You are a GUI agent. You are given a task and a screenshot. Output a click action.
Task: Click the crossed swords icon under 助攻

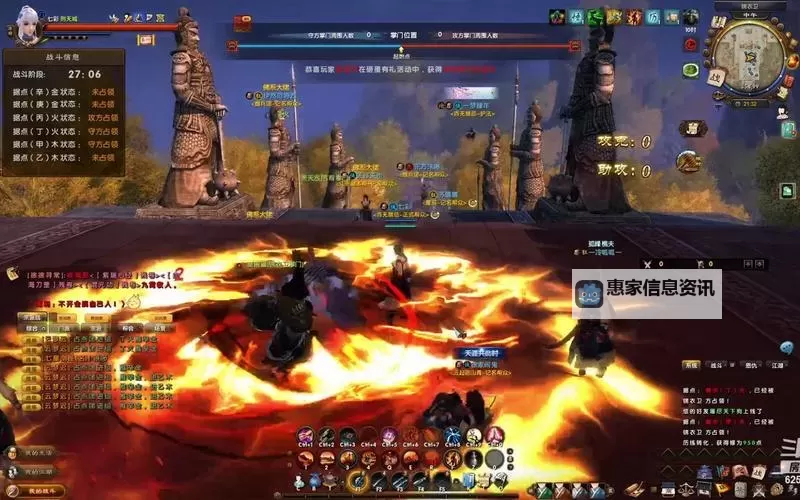pyautogui.click(x=688, y=161)
